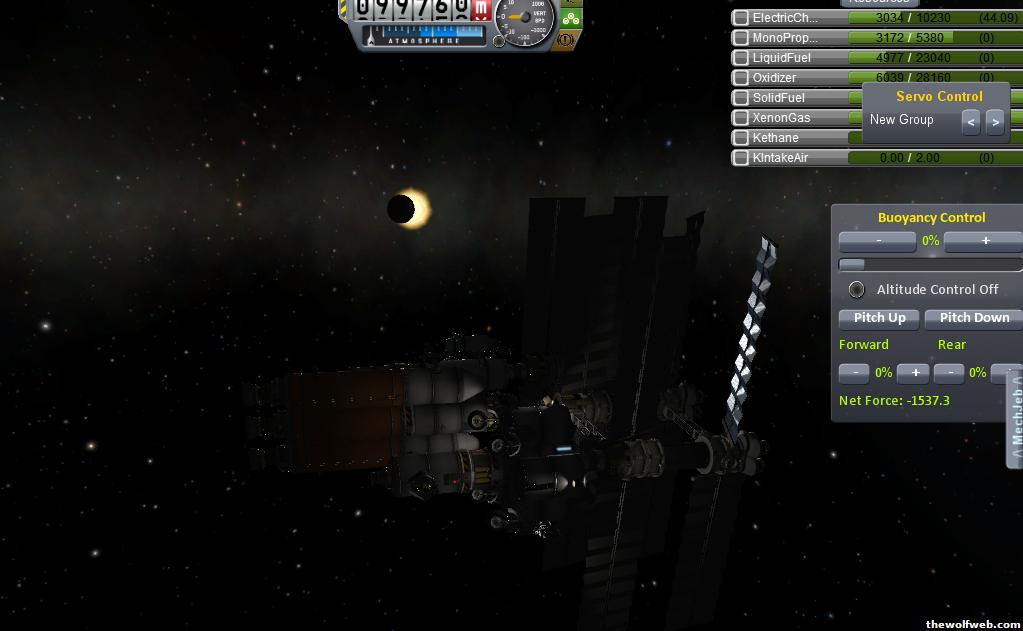Tick the Kethane resource checkbox
This screenshot has height=631, width=1023.
pyautogui.click(x=741, y=138)
